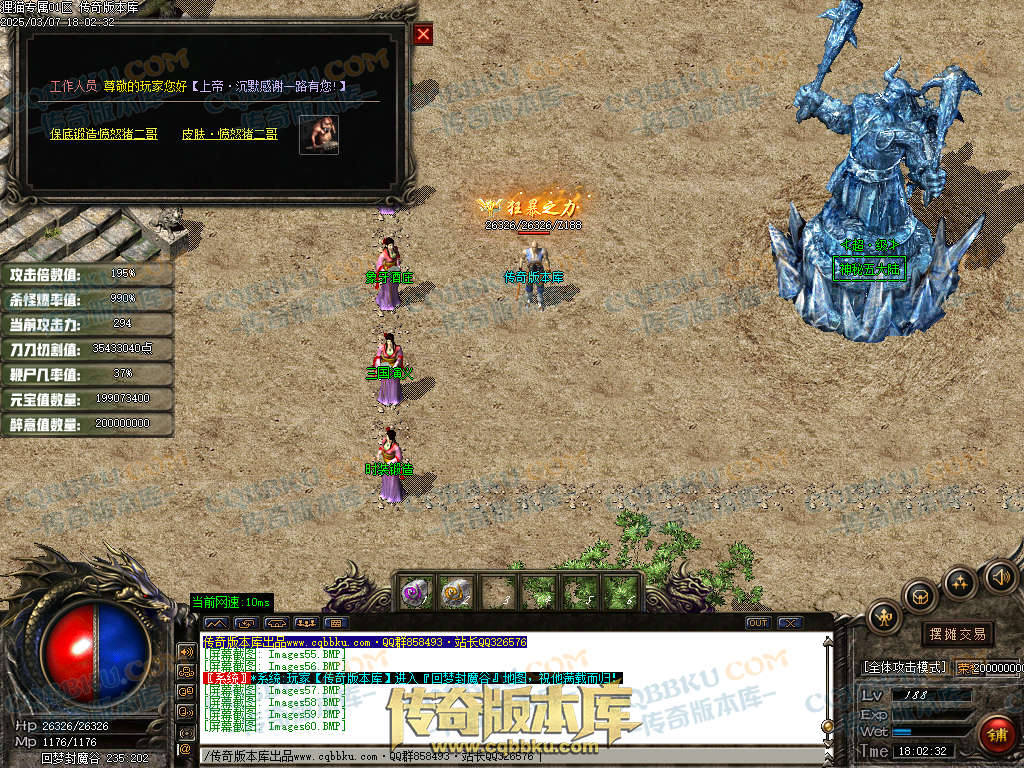Toggle the speaker chat channel button
The height and width of the screenshot is (768, 1024).
(x=185, y=651)
